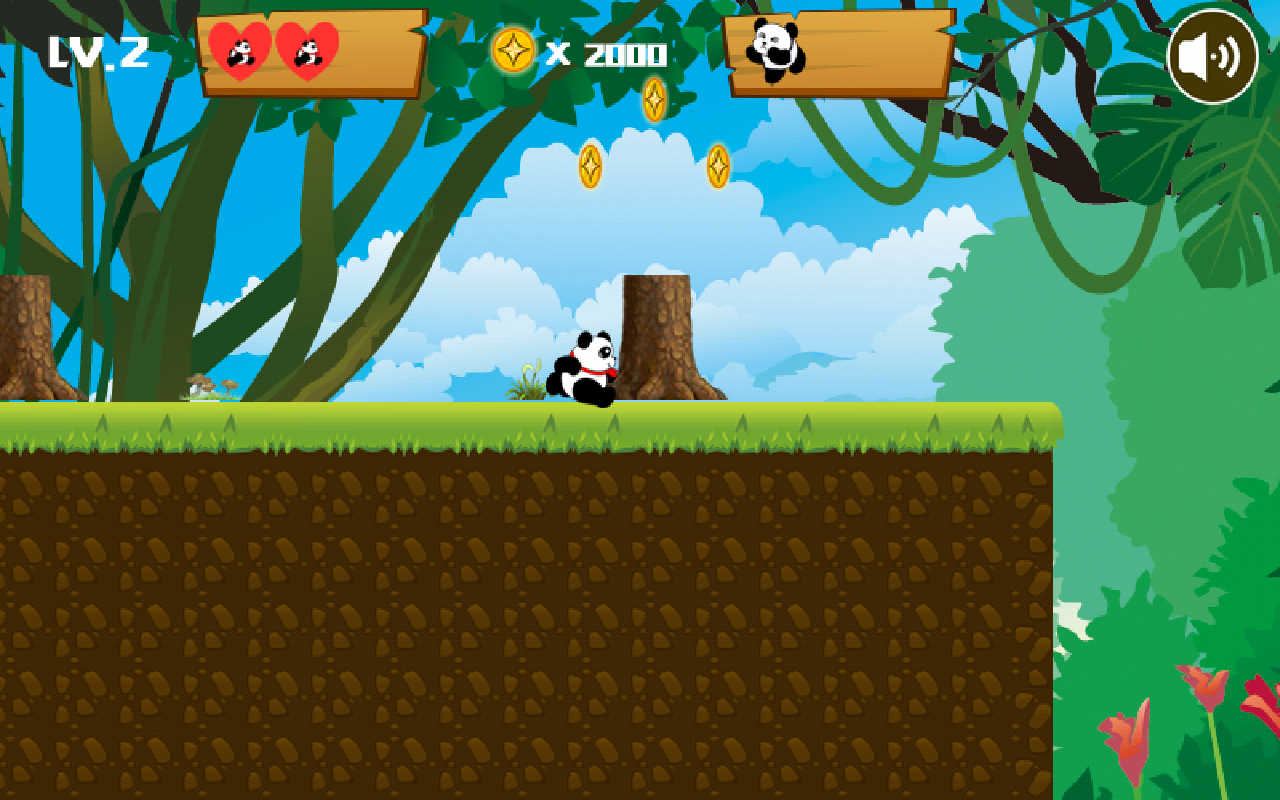Toggle the sound speaker button

click(1212, 57)
